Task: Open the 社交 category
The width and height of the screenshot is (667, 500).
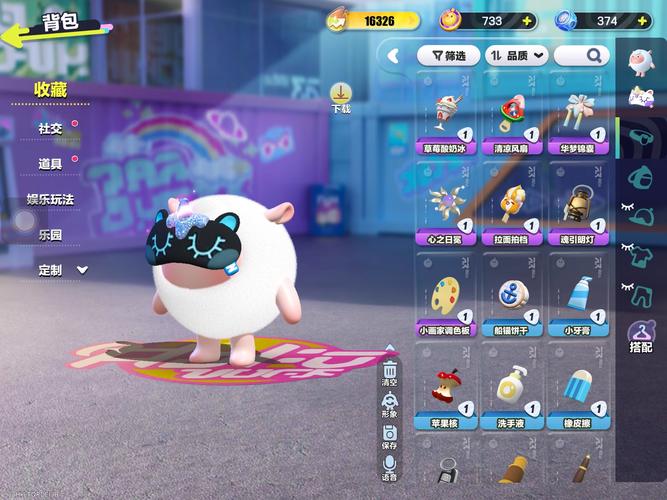Action: [x=50, y=128]
